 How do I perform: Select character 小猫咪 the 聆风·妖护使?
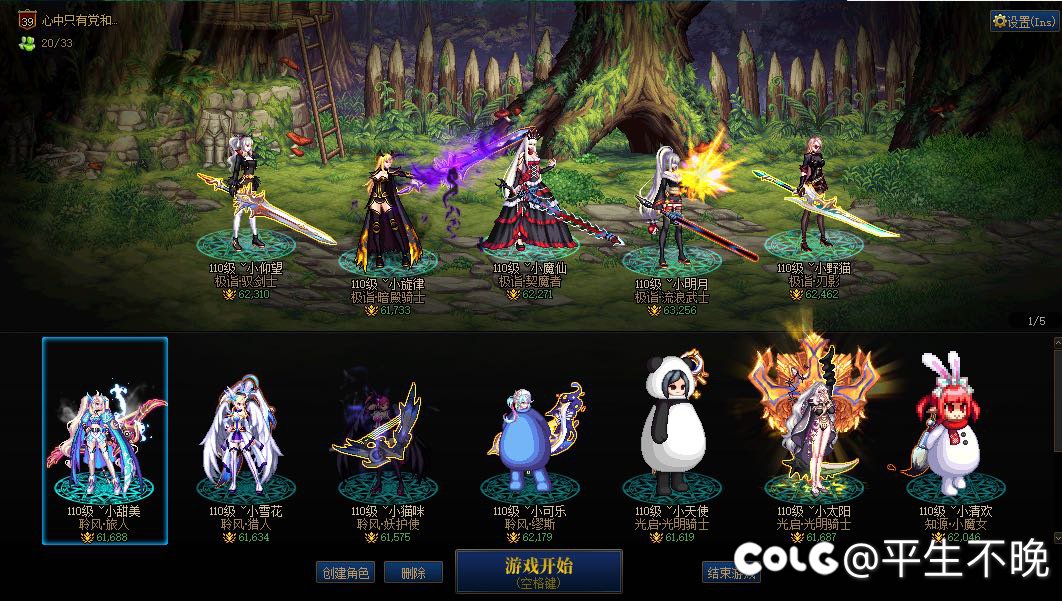coord(388,440)
